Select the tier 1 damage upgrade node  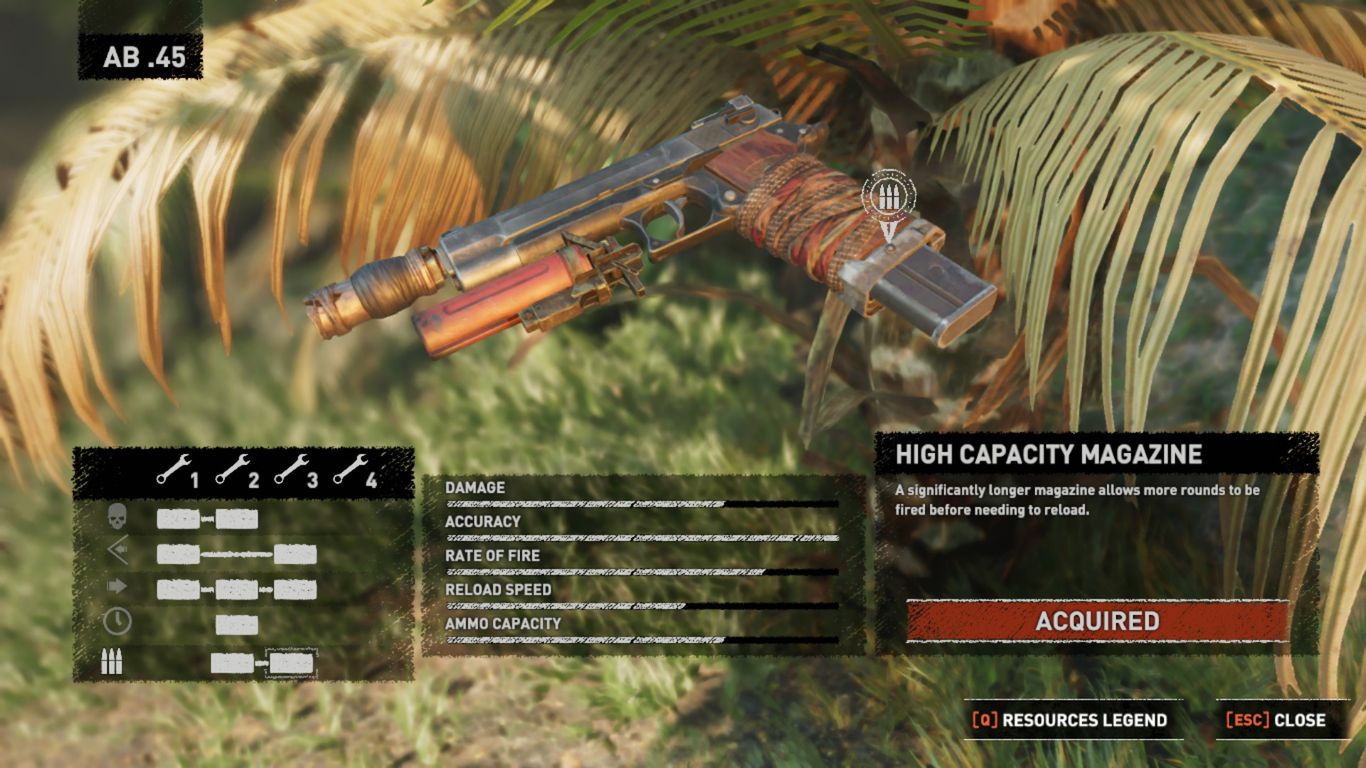[x=178, y=519]
